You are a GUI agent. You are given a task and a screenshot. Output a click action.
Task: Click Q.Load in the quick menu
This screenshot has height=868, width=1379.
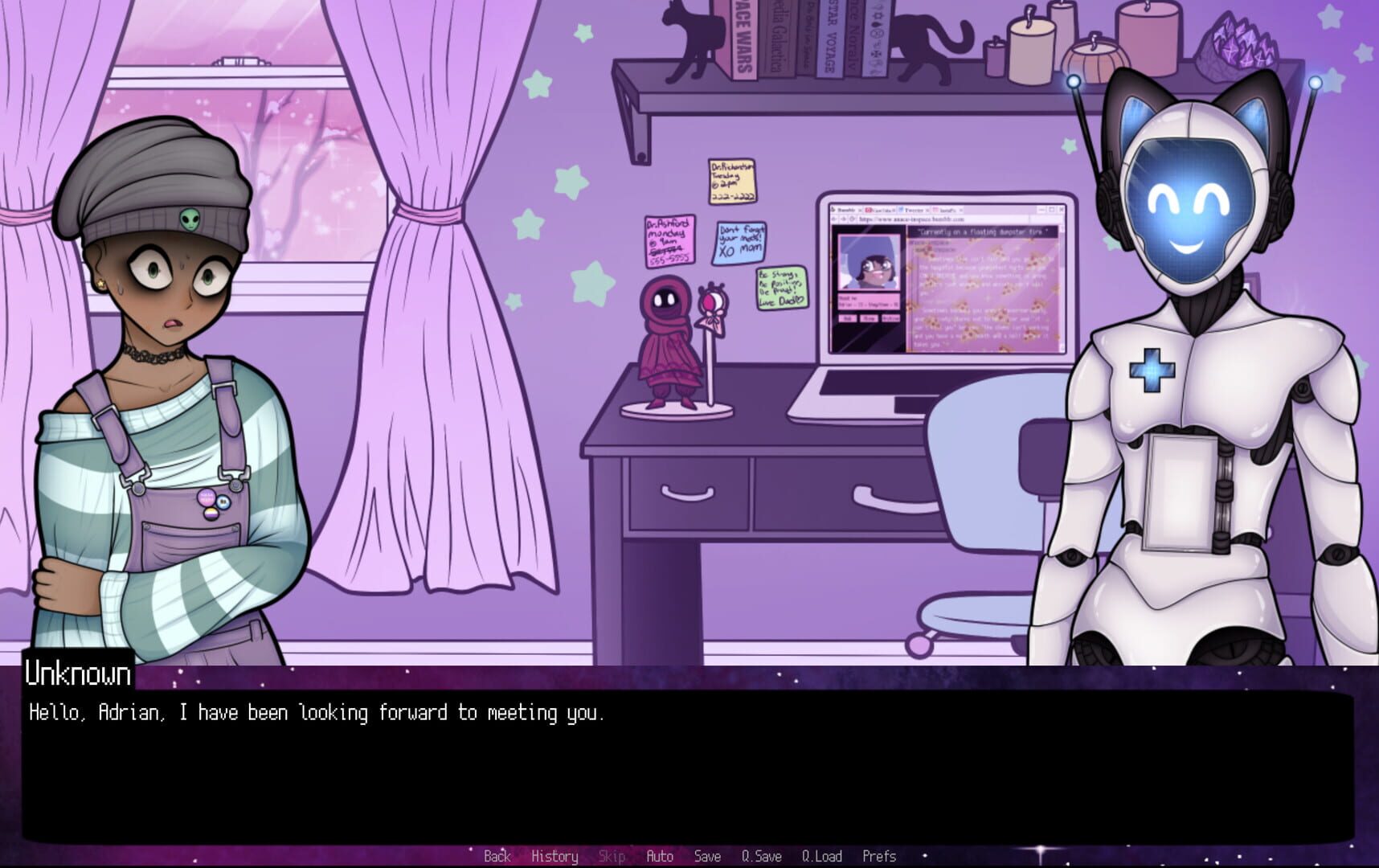(x=822, y=856)
